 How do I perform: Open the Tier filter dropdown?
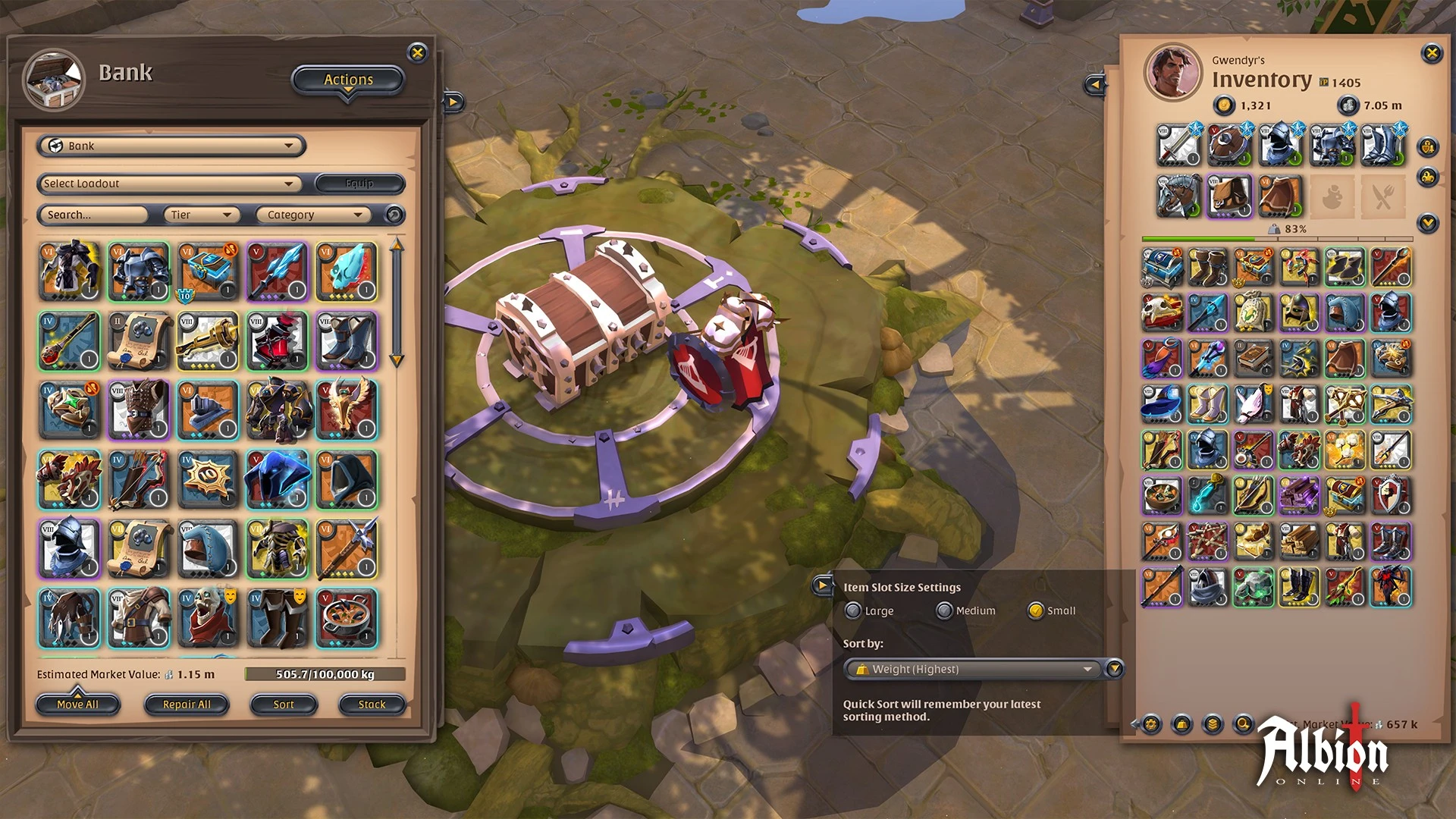coord(202,215)
